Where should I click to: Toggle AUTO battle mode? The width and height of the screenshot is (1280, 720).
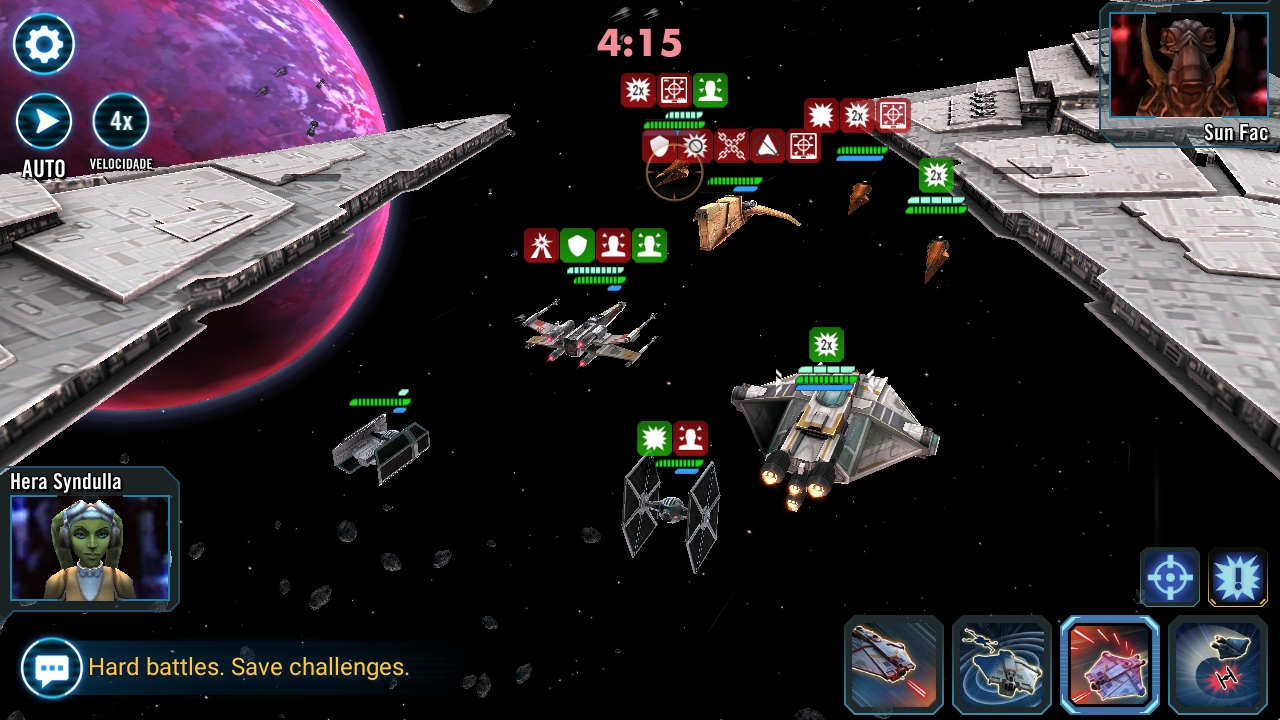click(44, 122)
